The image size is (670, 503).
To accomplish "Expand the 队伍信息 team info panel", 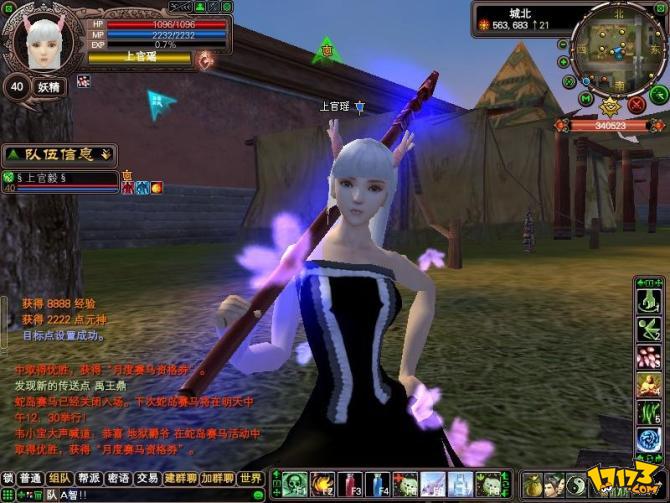I will [107, 153].
